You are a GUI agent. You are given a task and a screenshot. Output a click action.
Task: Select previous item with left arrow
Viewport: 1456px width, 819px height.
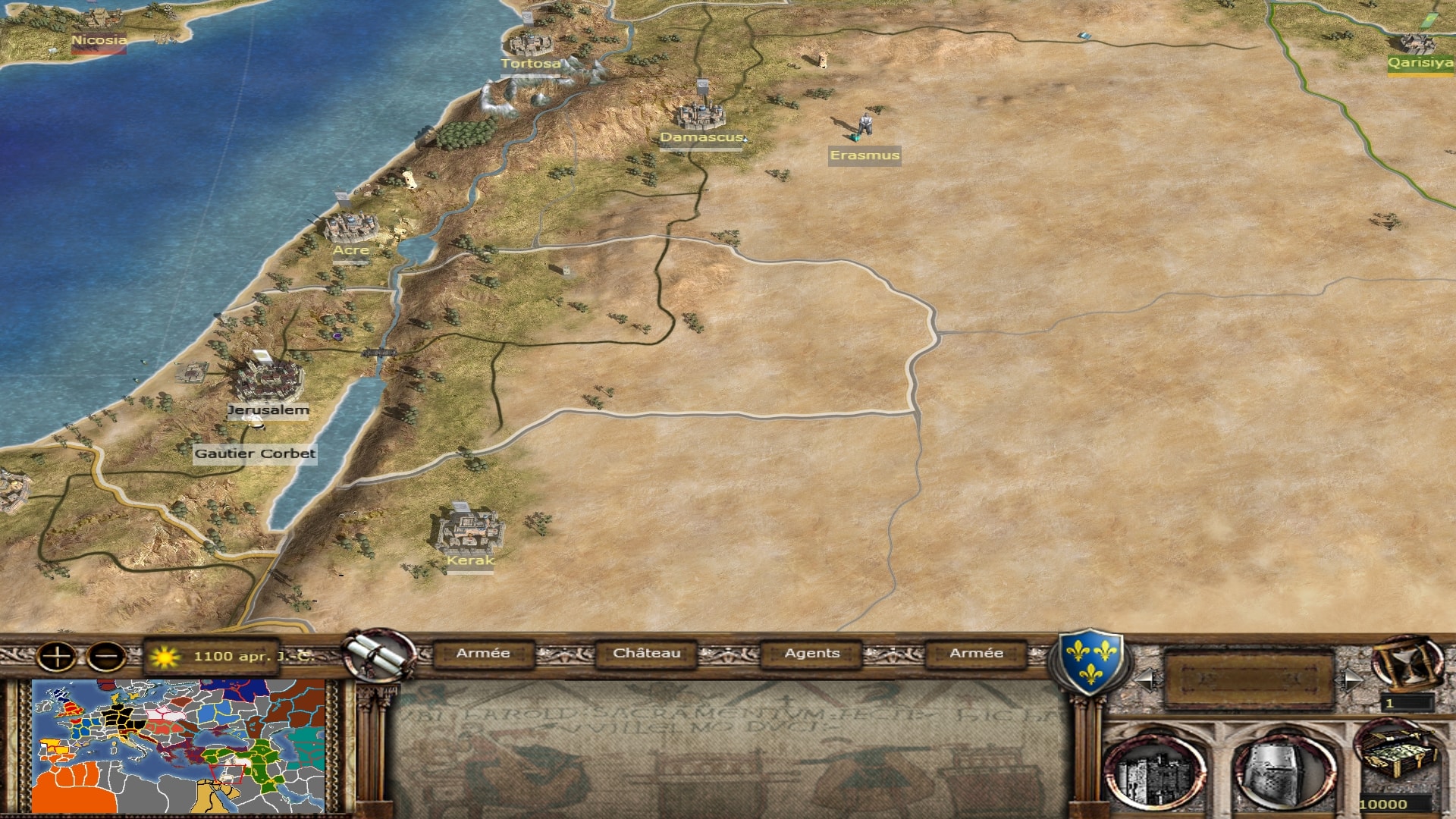point(1146,679)
